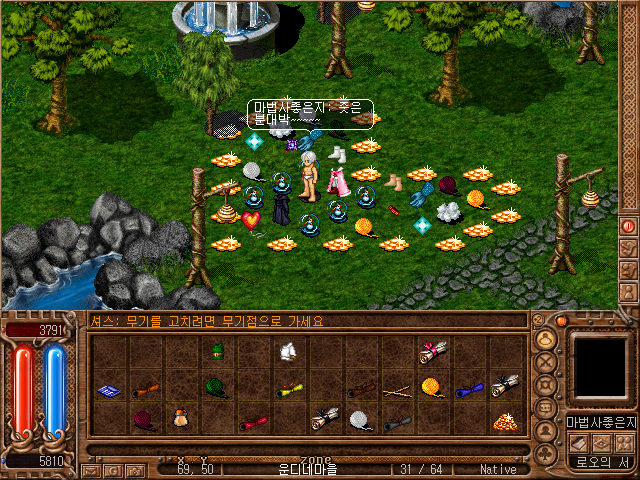Viewport: 640px width, 480px height.
Task: Select the blue spellbook item
Action: (108, 390)
